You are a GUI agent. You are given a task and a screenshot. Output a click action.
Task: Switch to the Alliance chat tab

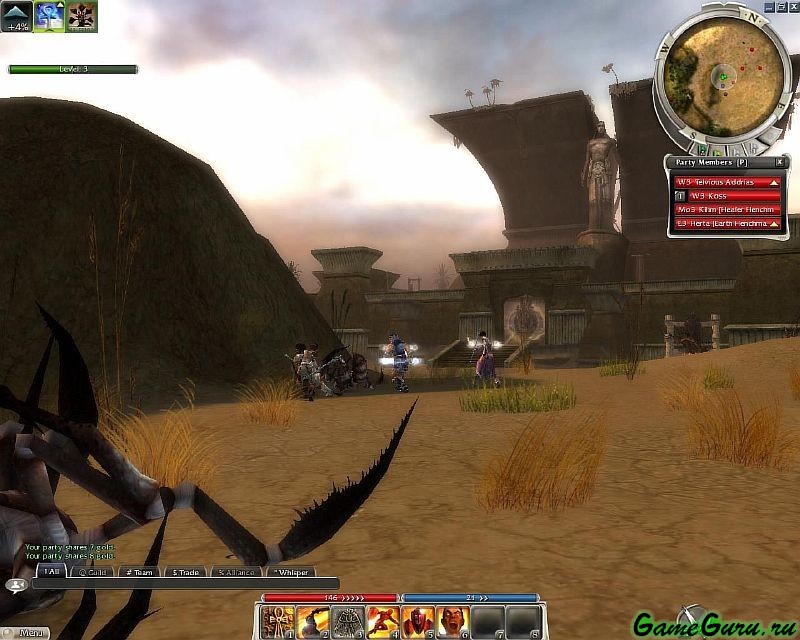(237, 572)
